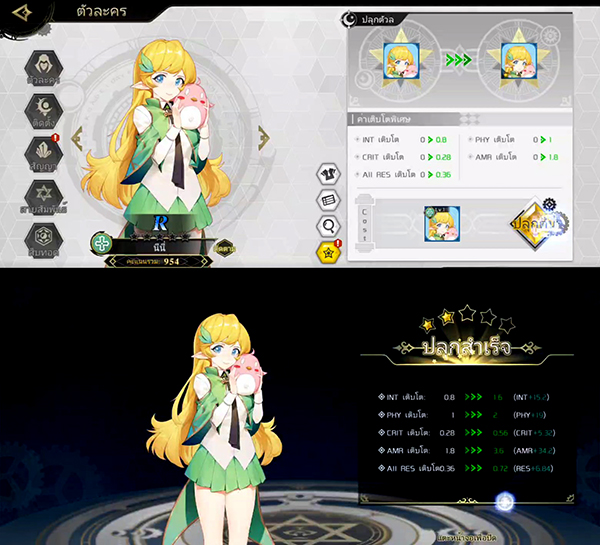Viewport: 600px width, 545px height.
Task: Open the สืบทอด menu icon
Action: tap(43, 239)
